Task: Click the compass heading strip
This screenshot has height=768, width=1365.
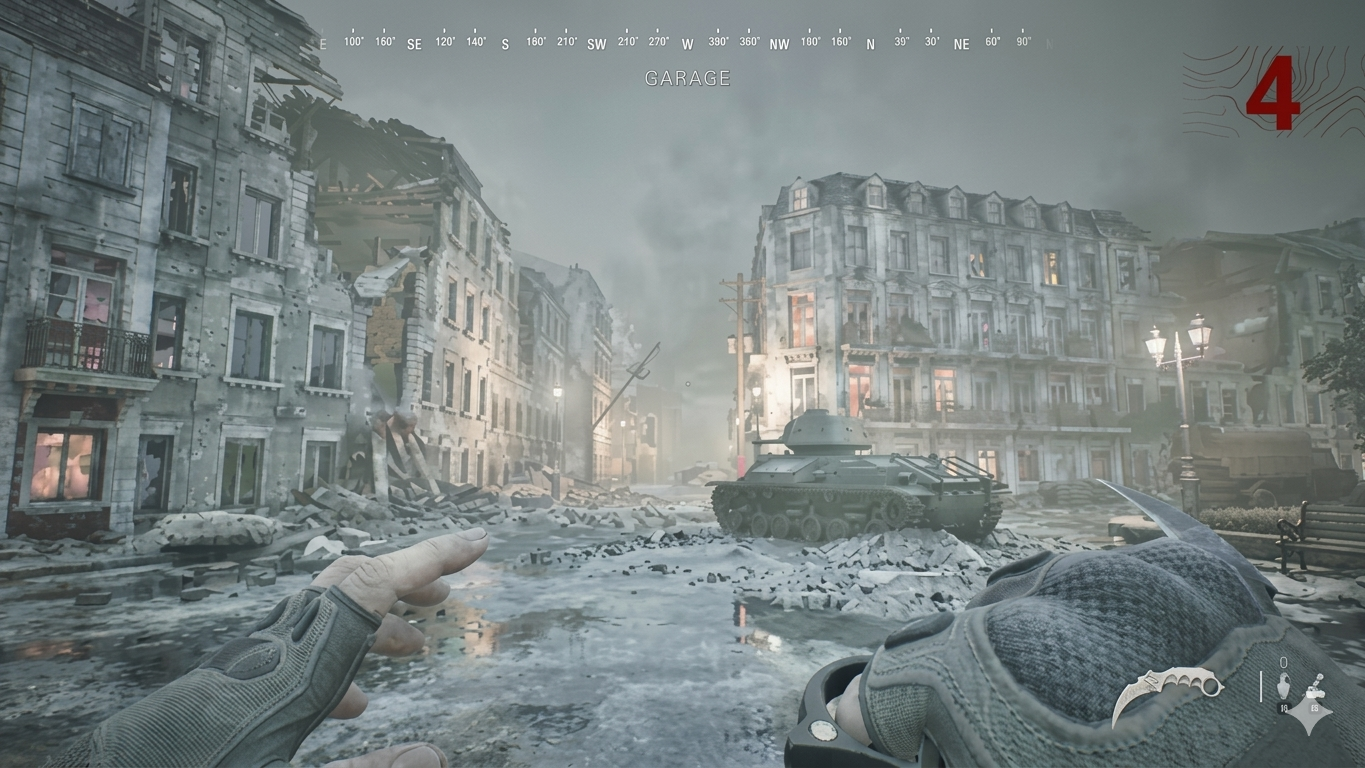Action: pos(686,43)
